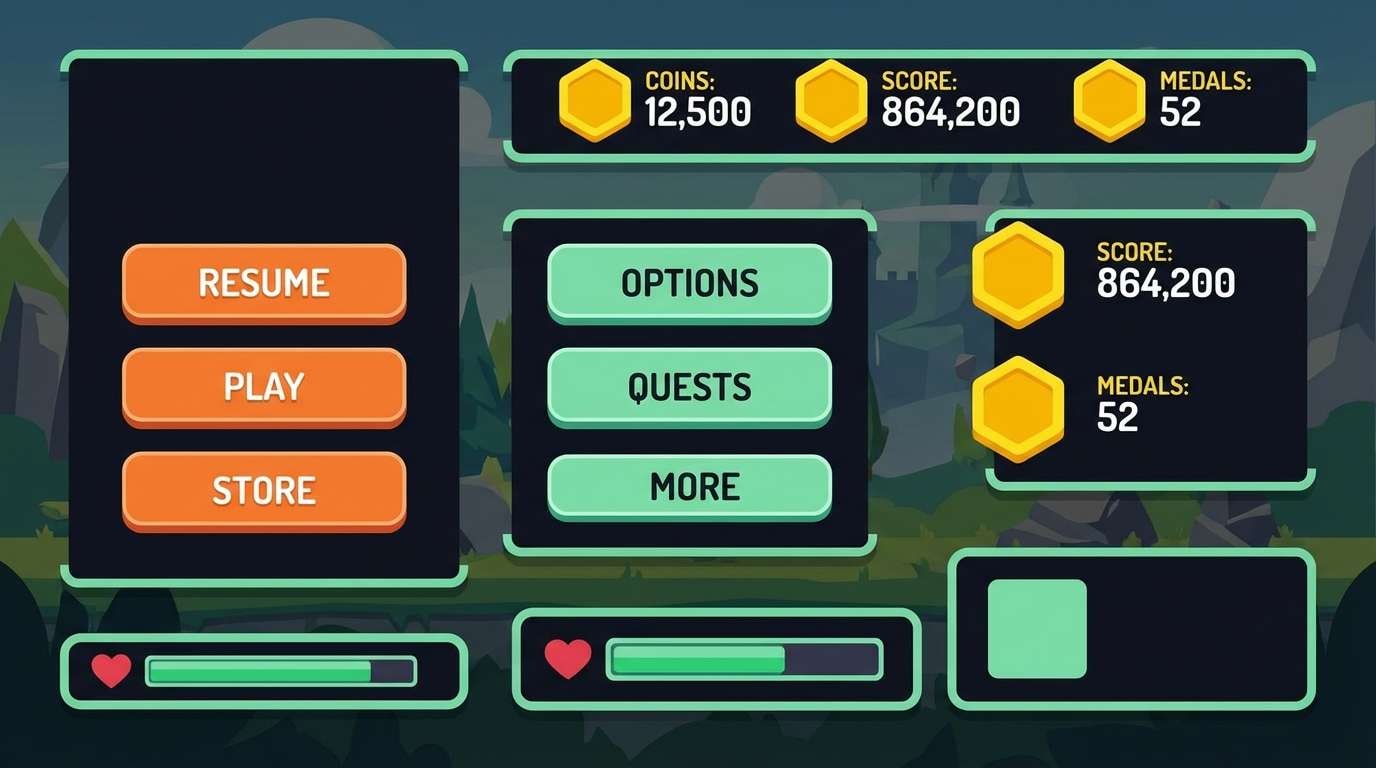1376x768 pixels.
Task: Select the Medals hexagon icon in right panel
Action: click(1018, 410)
